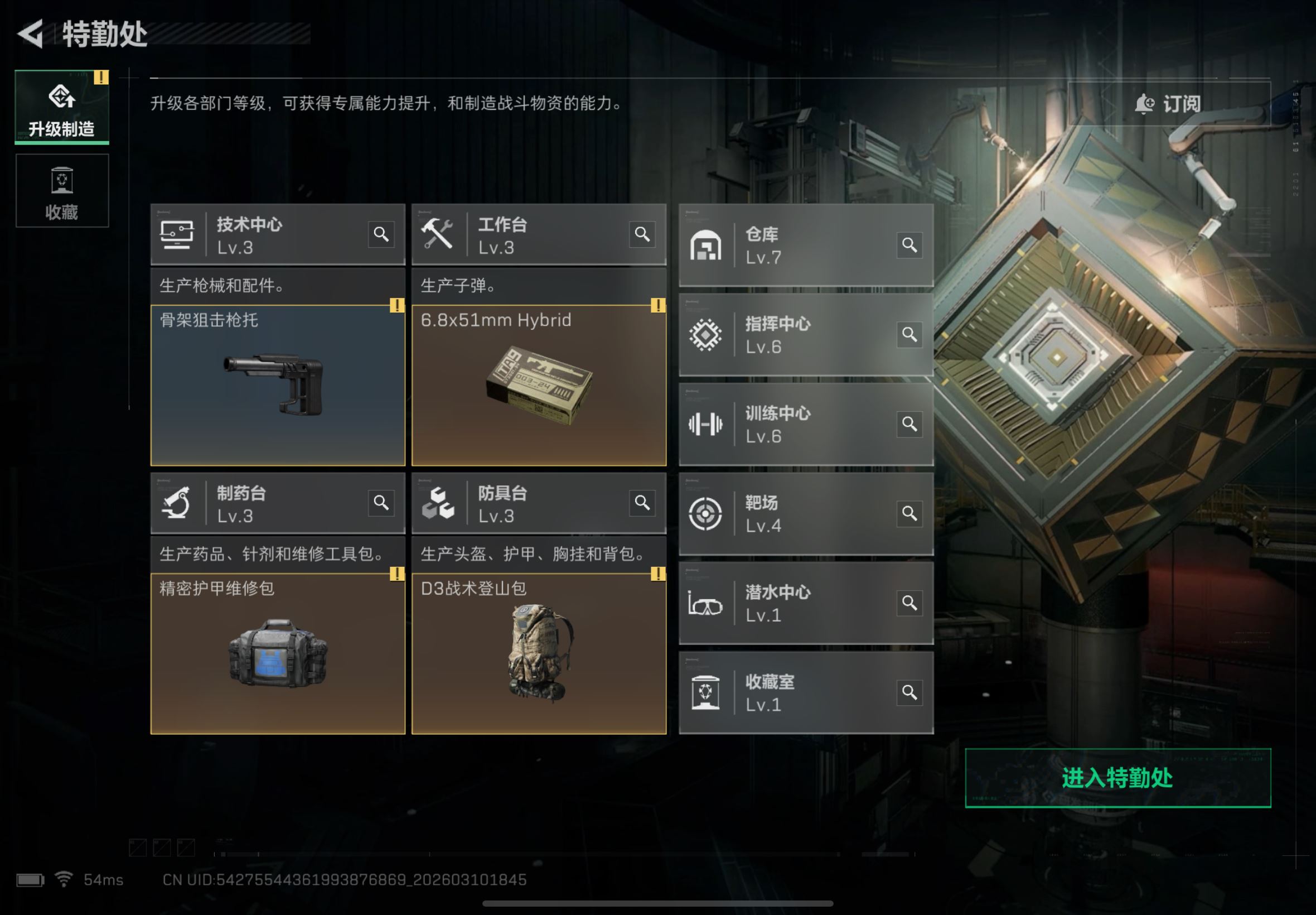Screen dimensions: 1316x915
Task: Select the 骨架狙击枪托 crafting card
Action: (277, 386)
